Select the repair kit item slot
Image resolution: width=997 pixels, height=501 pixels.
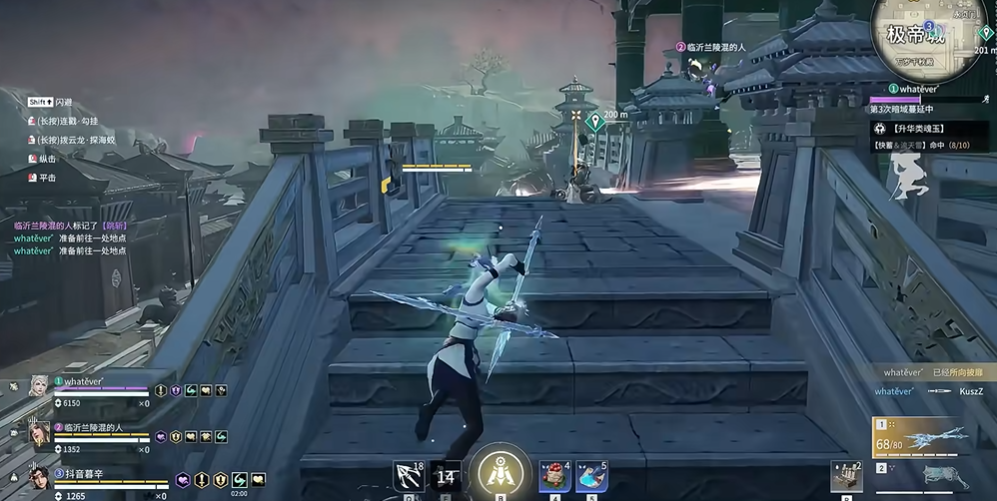pos(846,477)
